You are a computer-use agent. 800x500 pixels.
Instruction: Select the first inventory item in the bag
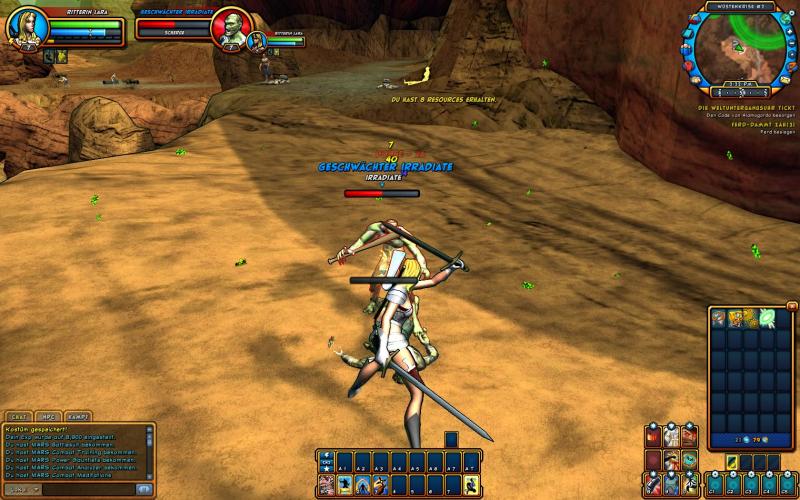[718, 319]
